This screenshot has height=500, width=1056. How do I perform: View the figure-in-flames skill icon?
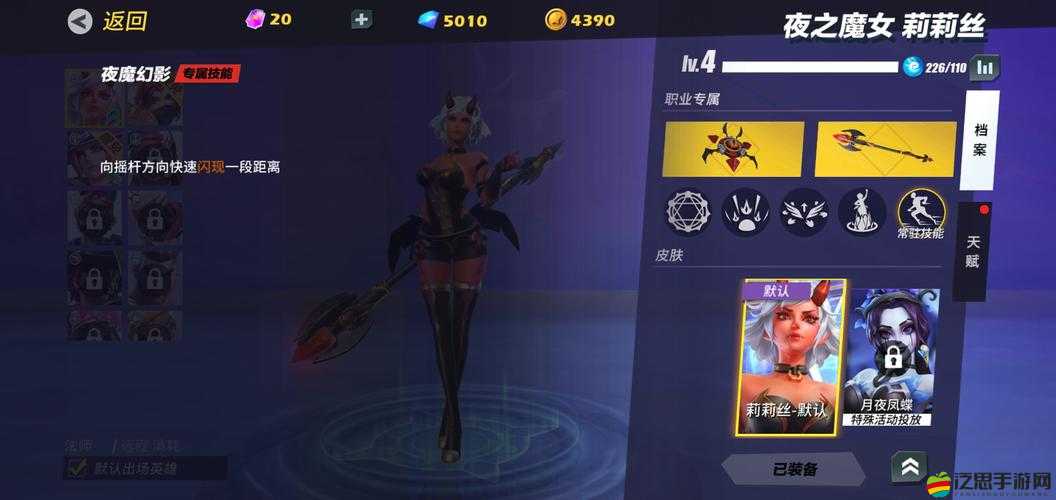click(861, 210)
